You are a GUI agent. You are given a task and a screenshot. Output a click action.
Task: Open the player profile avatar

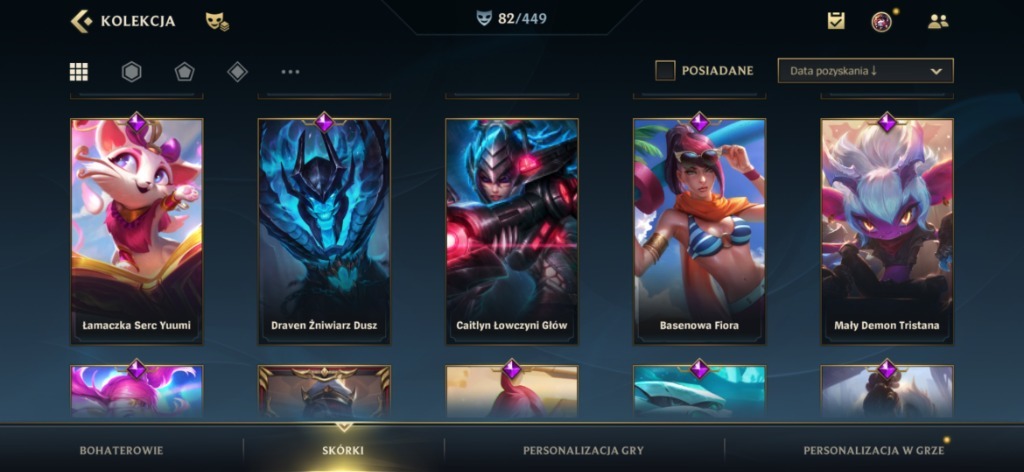tap(881, 21)
